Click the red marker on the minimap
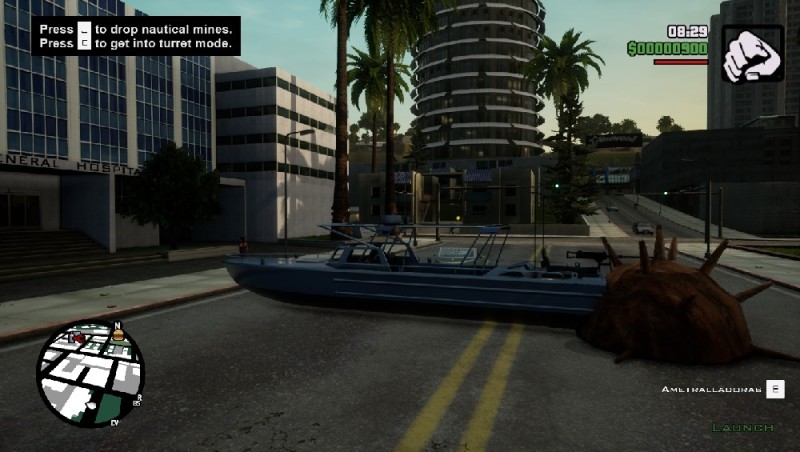 pyautogui.click(x=76, y=339)
